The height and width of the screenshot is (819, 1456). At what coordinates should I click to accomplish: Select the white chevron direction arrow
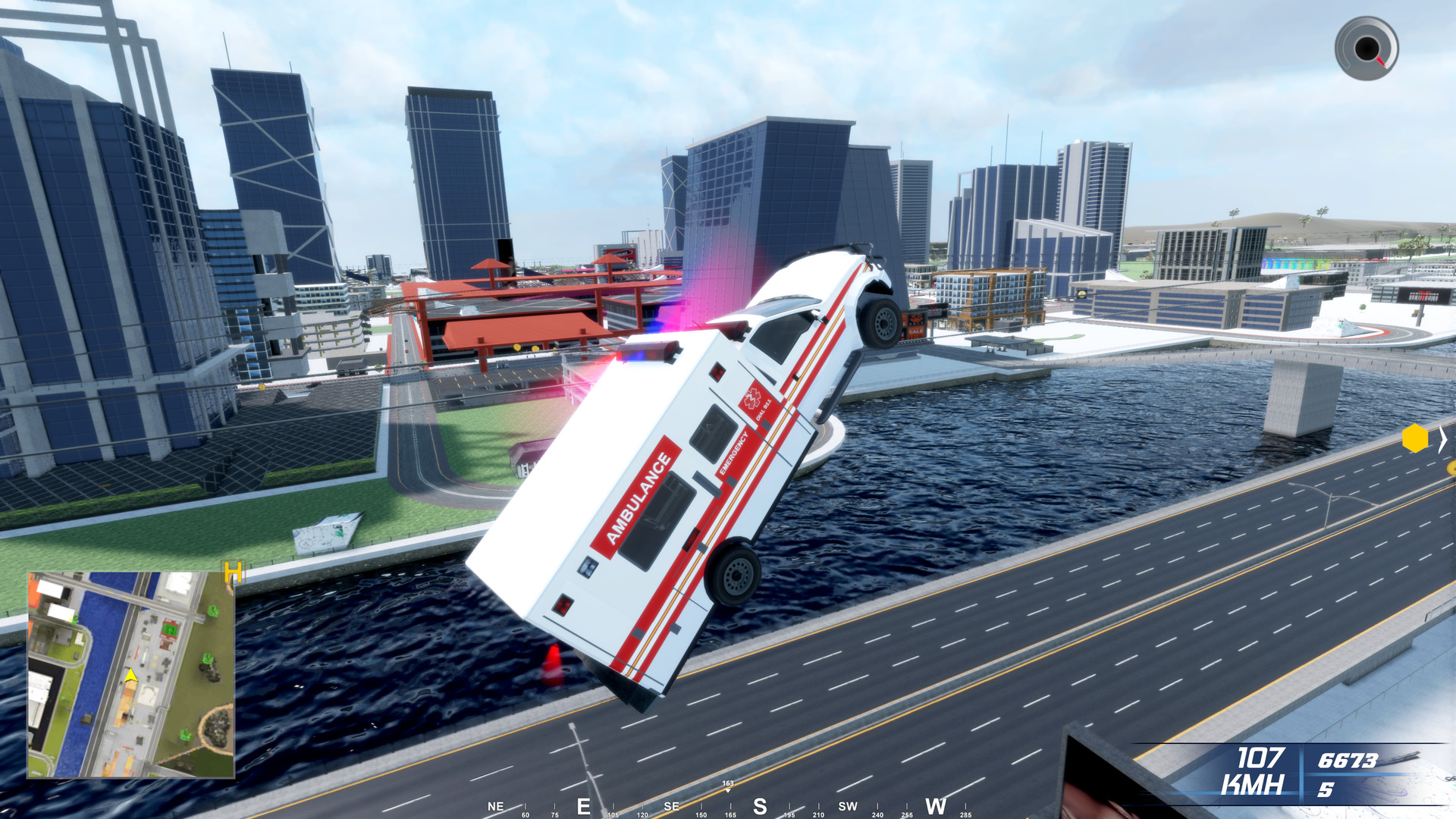click(x=1443, y=440)
